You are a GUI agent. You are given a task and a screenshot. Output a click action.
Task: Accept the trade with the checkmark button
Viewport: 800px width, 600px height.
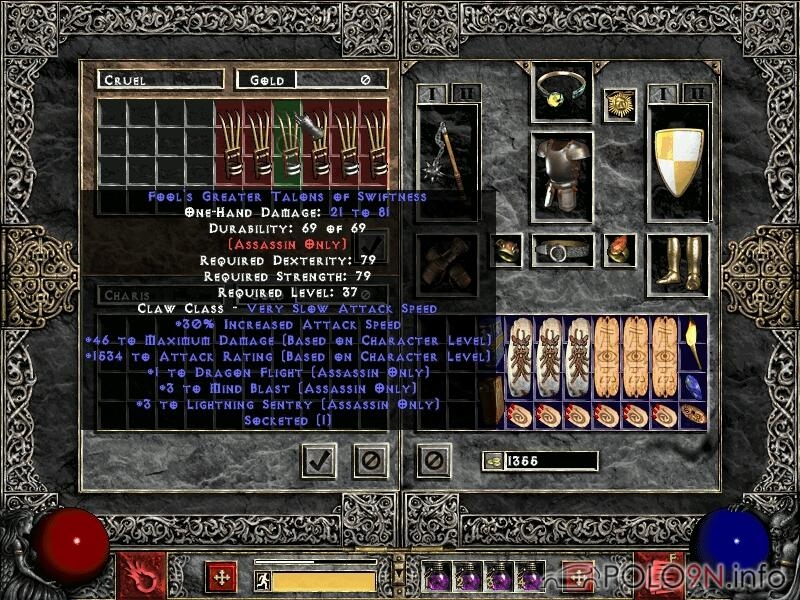point(319,460)
